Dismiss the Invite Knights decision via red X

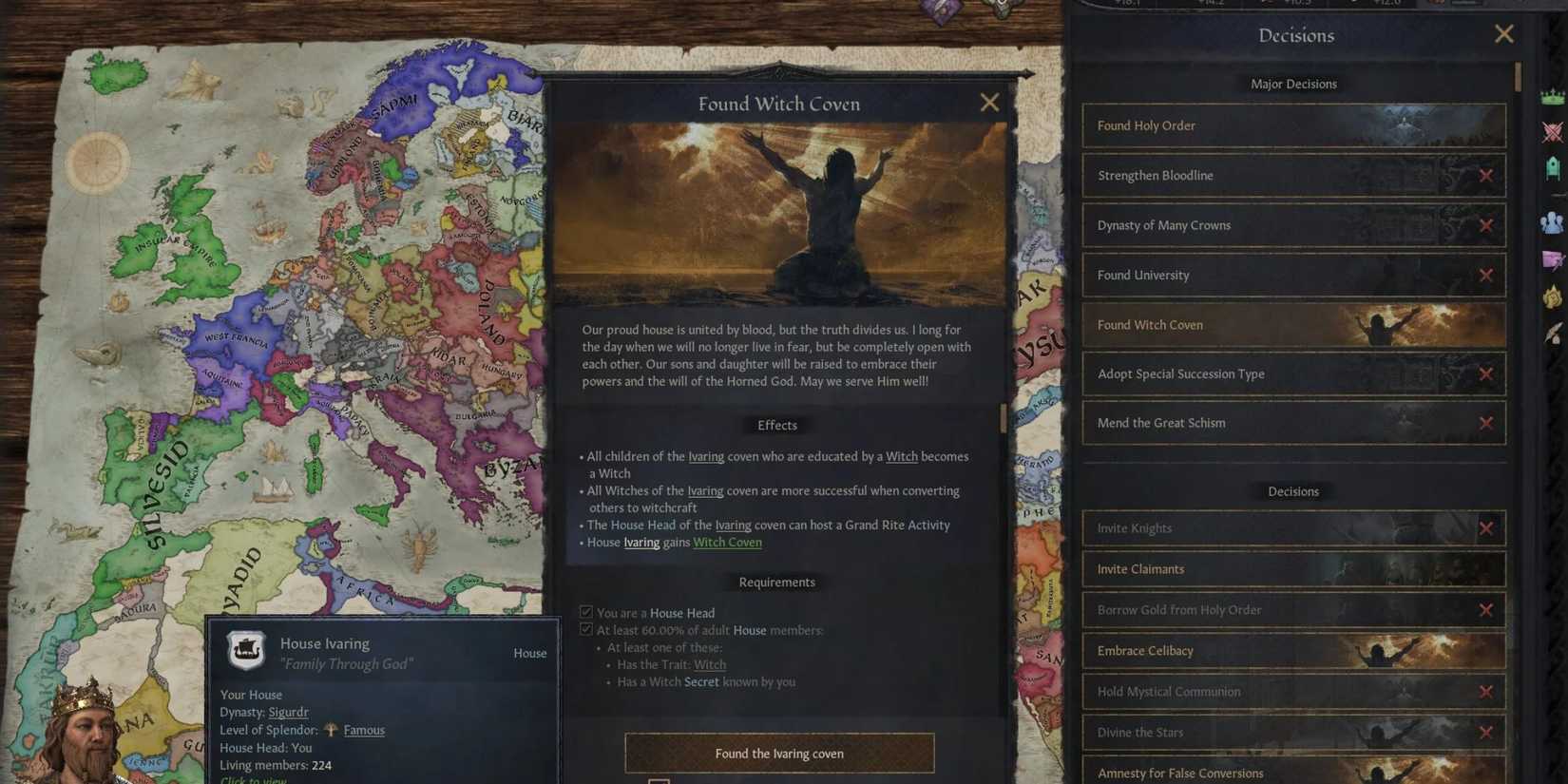[x=1487, y=527]
